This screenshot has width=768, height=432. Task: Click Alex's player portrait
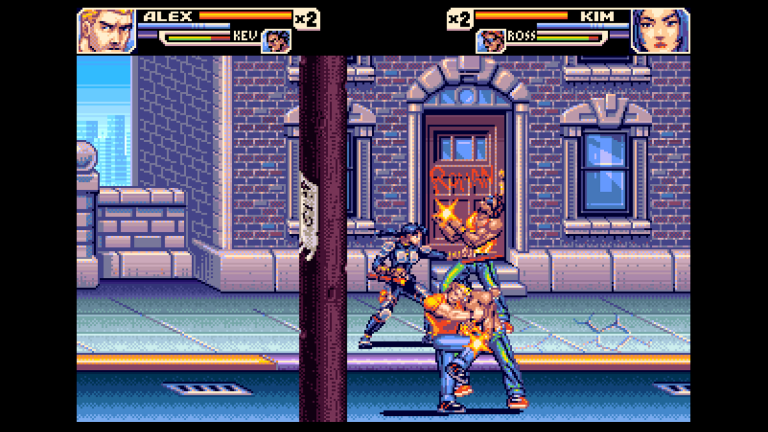tap(106, 30)
